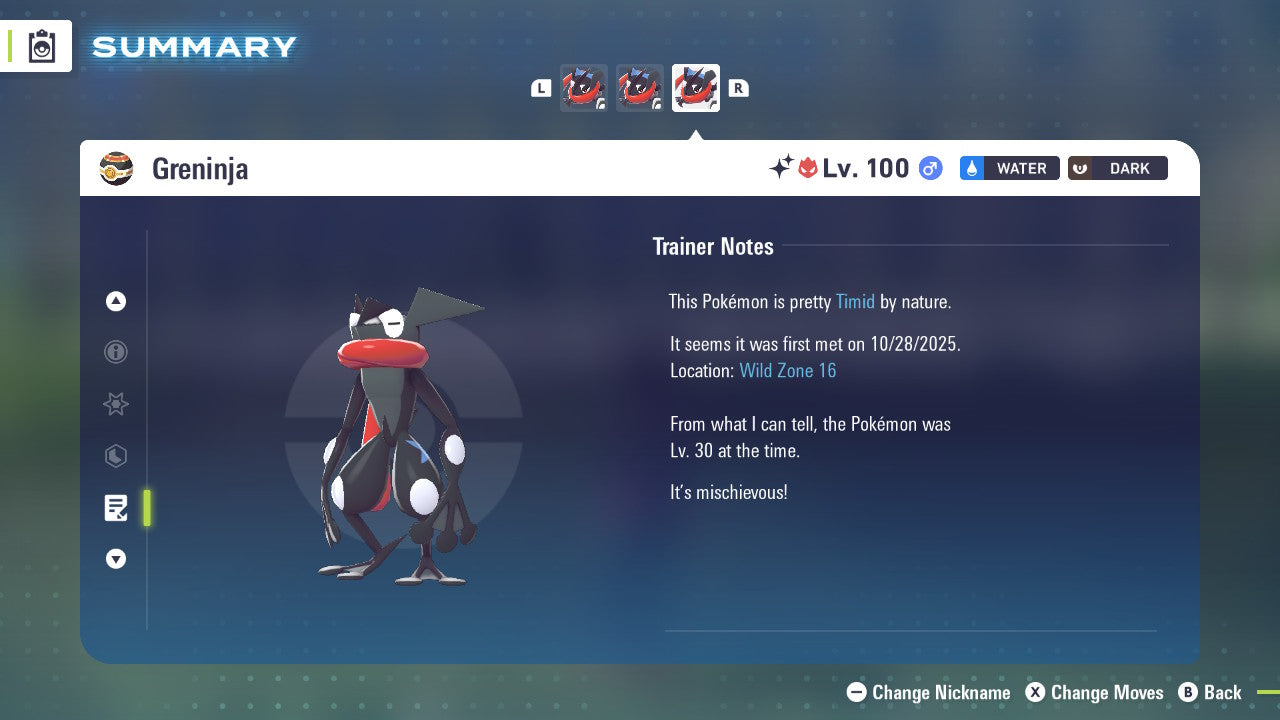Expand downward using the down arrow in sidebar
1280x720 pixels.
pyautogui.click(x=116, y=559)
